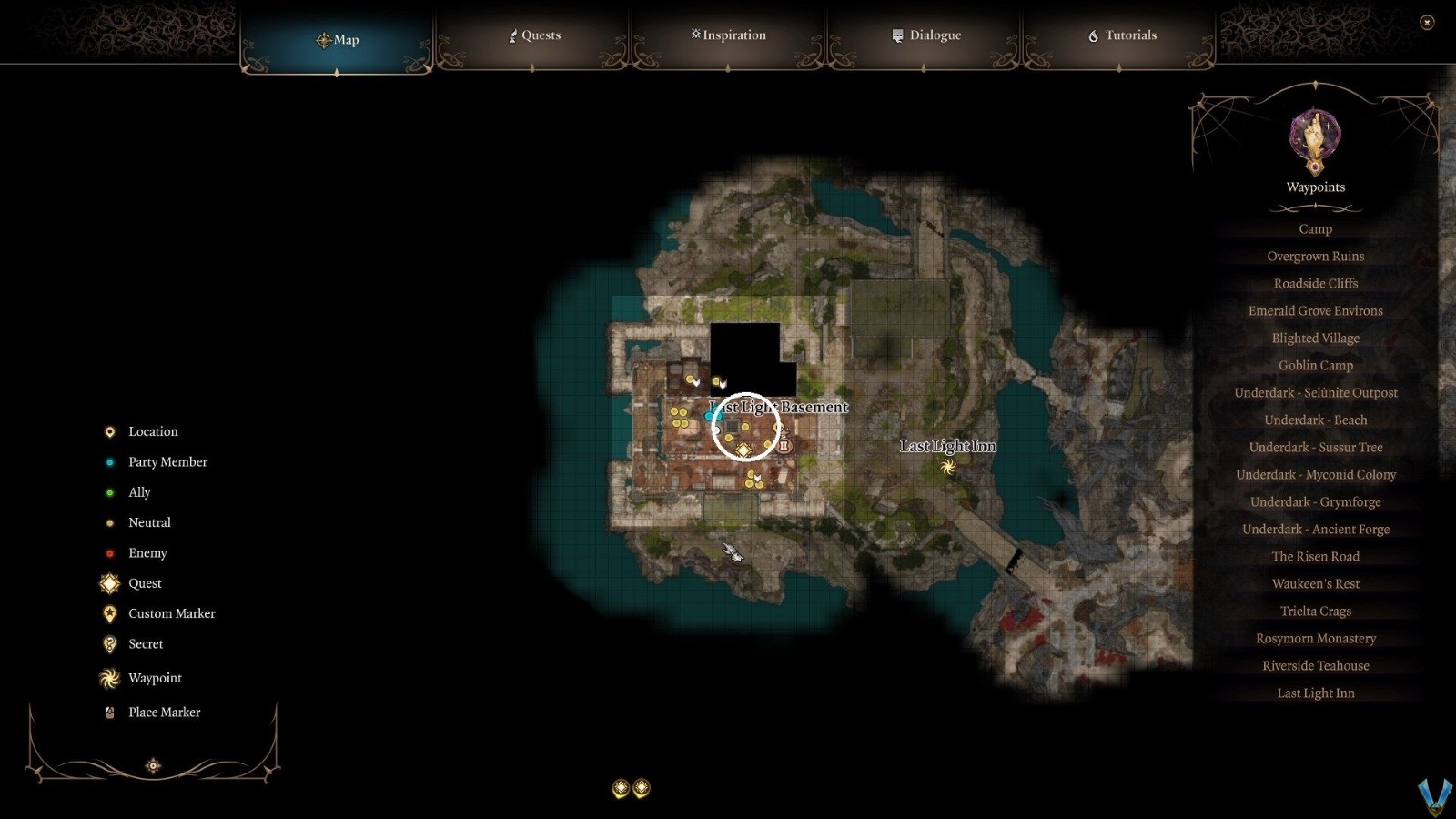Expand the map legend compass control
The width and height of the screenshot is (1456, 819).
(153, 765)
